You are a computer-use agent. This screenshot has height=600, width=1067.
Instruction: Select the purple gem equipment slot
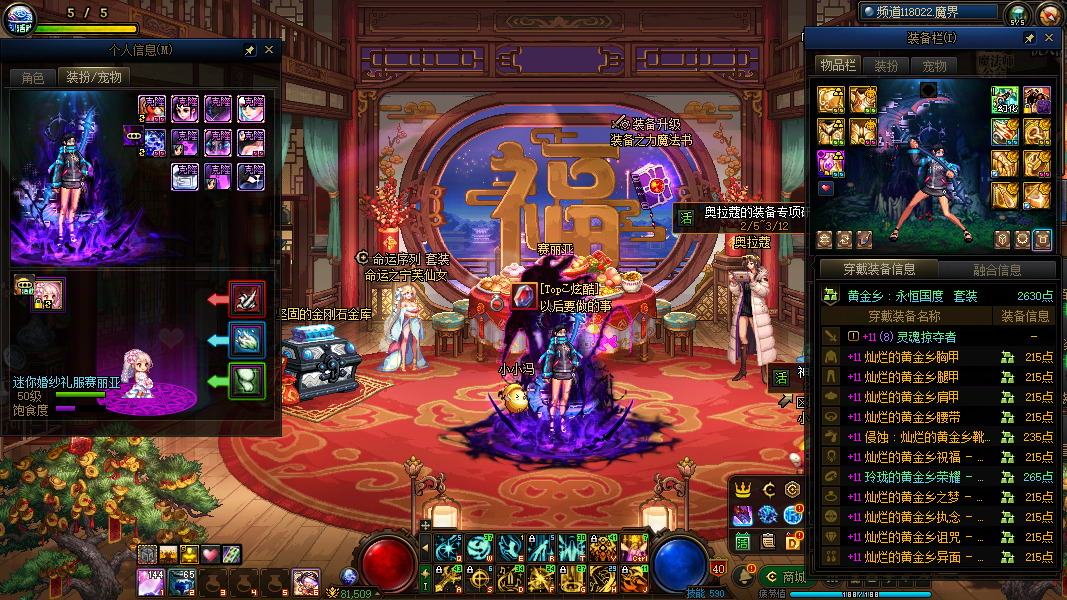(830, 163)
